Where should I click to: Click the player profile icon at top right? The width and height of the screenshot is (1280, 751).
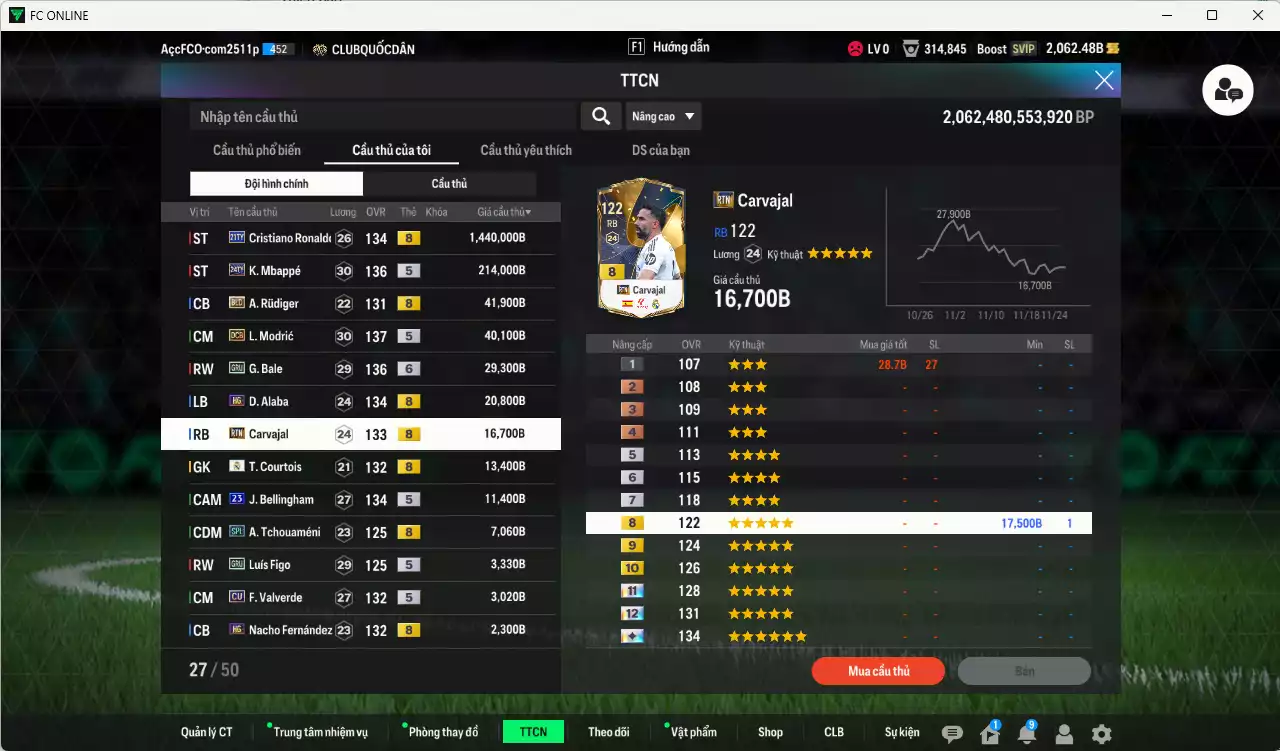[1227, 90]
